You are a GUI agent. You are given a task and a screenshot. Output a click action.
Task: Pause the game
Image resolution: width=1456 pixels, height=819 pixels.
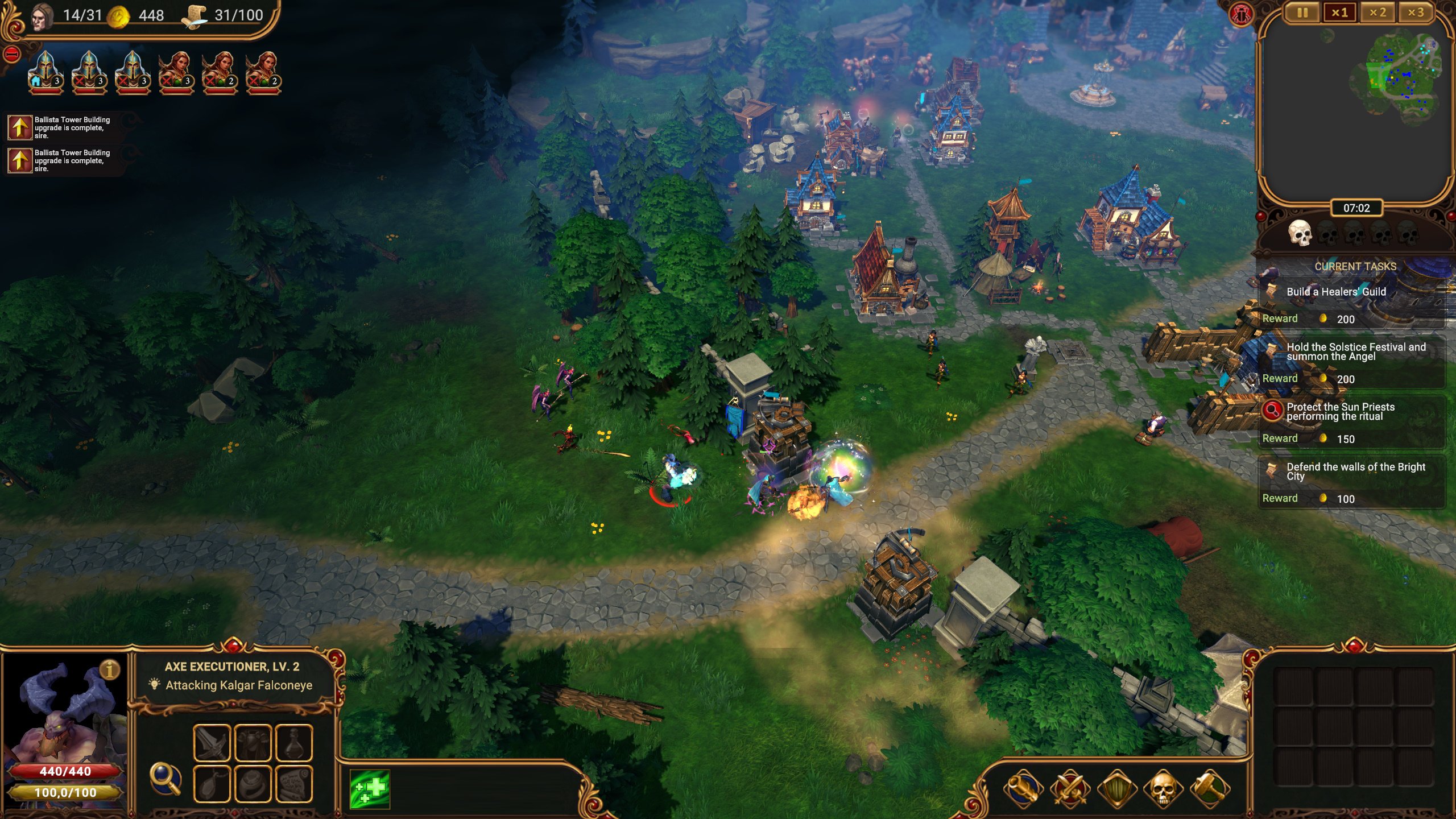click(x=1302, y=13)
